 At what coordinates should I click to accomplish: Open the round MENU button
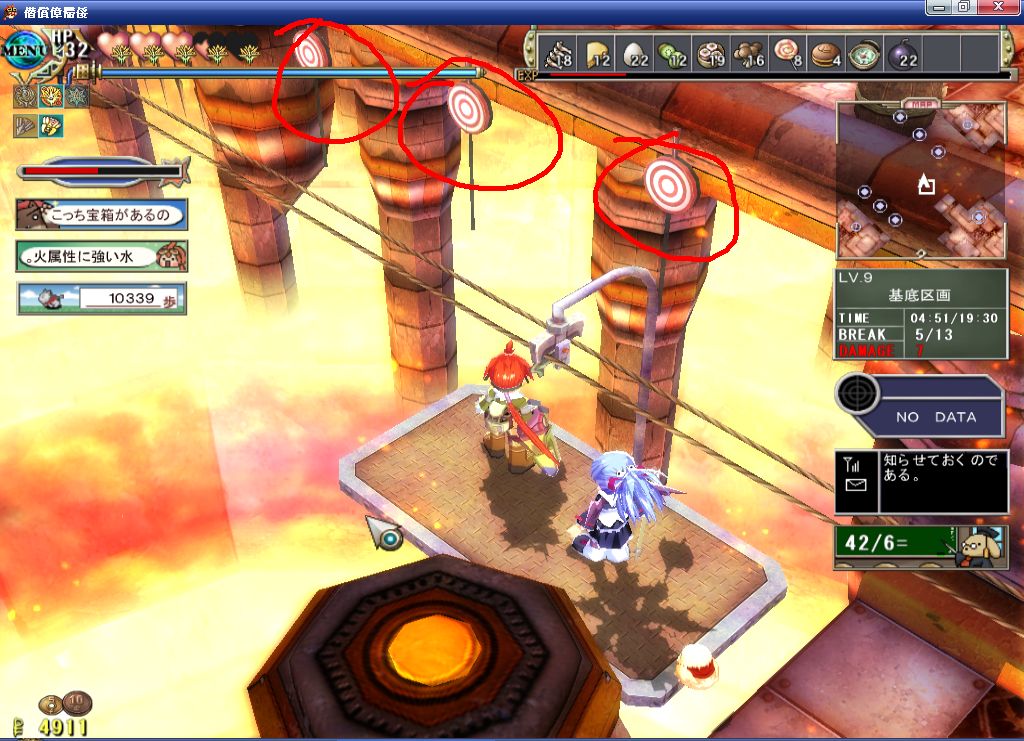[22, 47]
